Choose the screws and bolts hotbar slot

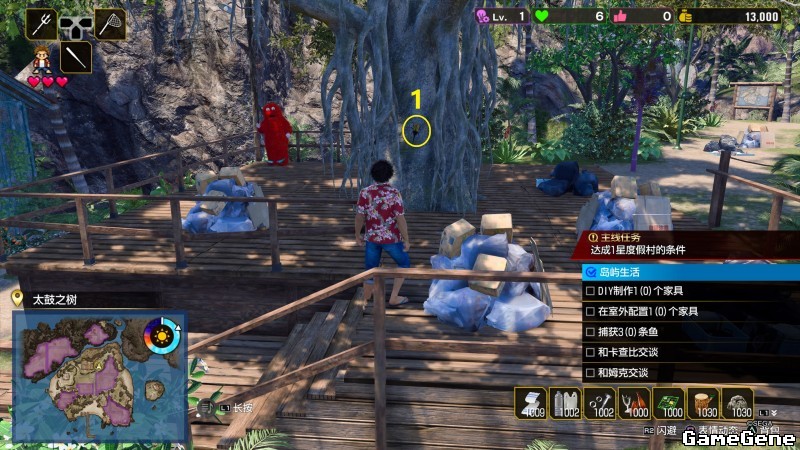coord(600,402)
